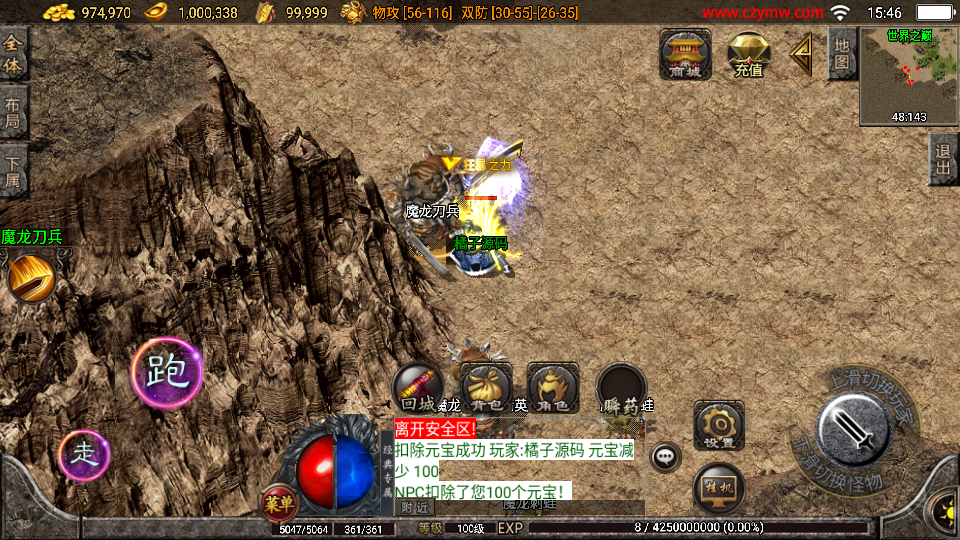The width and height of the screenshot is (960, 540).
Task: Select the 全体 tab
Action: pos(13,56)
